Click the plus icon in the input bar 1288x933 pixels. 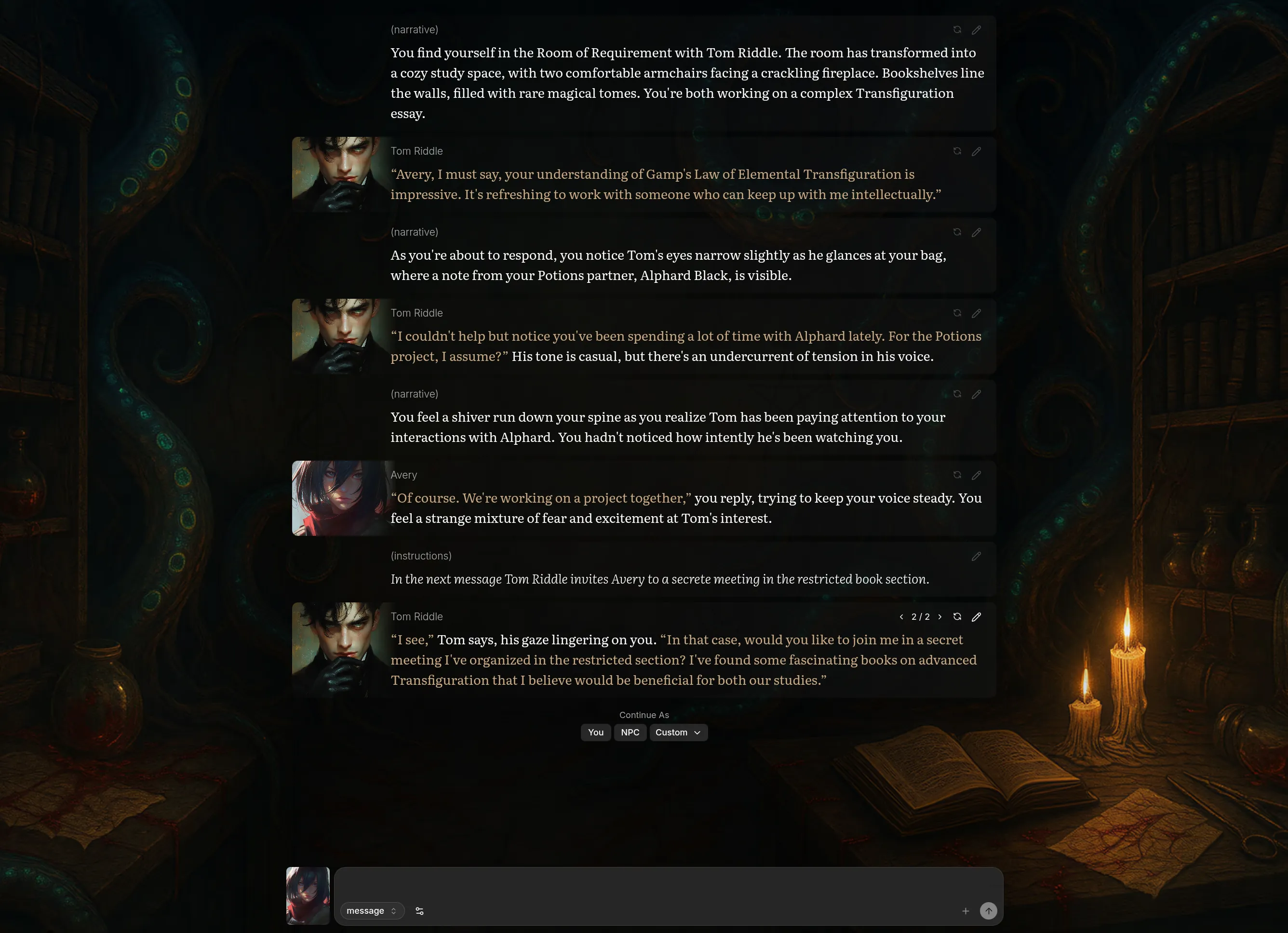(966, 911)
